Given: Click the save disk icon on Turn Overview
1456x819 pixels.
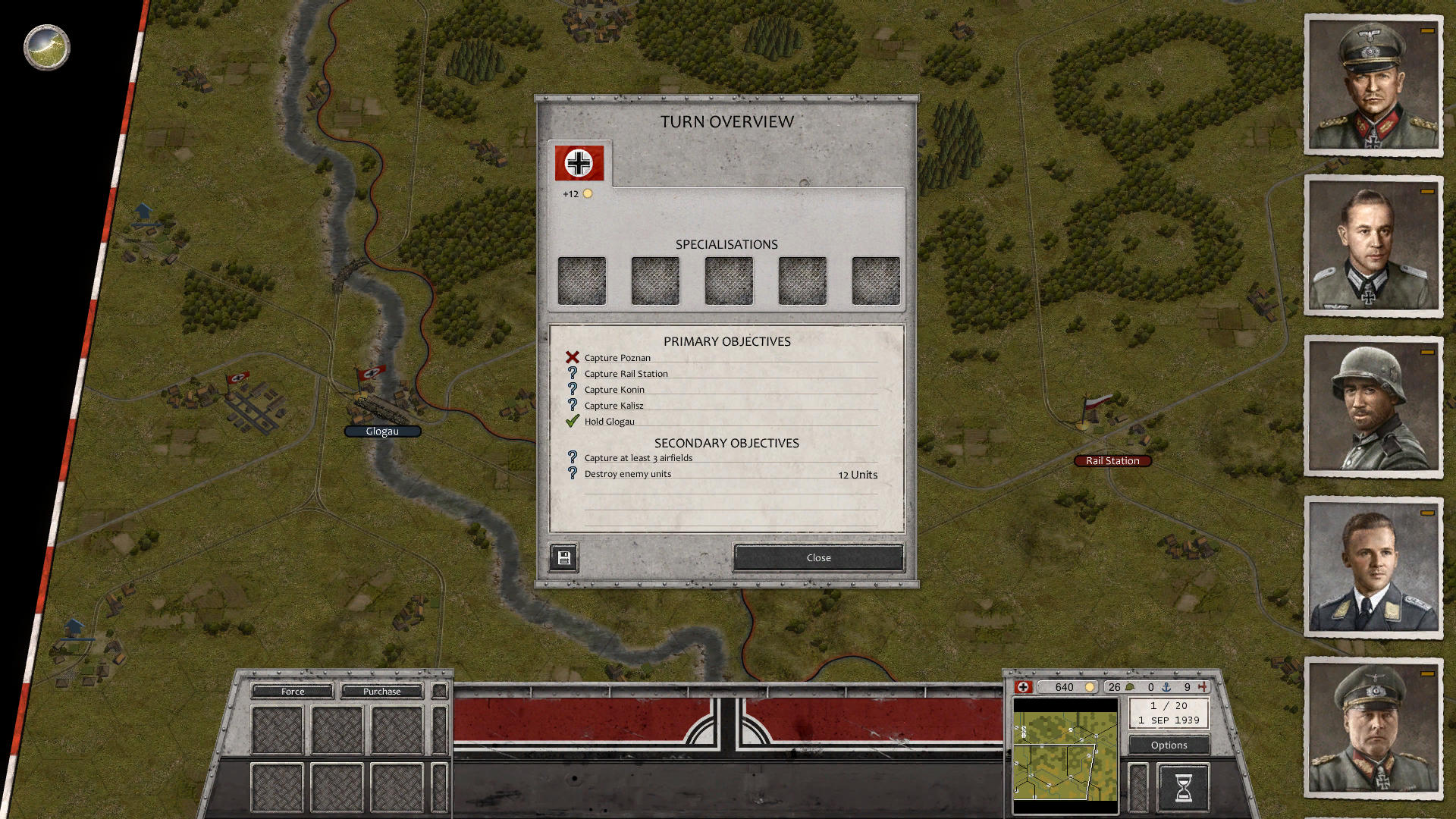Looking at the screenshot, I should [563, 557].
